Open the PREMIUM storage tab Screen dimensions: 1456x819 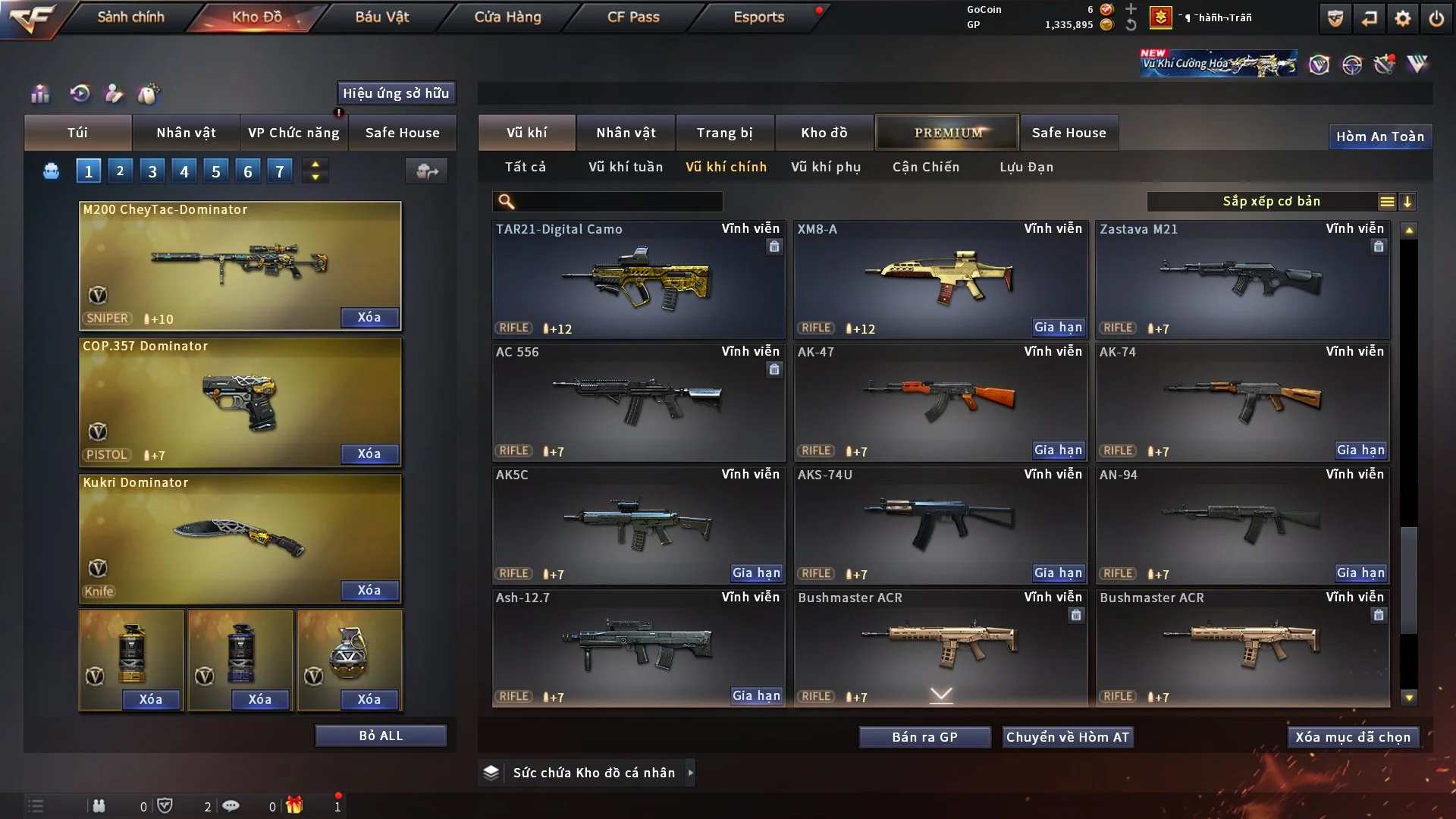pyautogui.click(x=947, y=133)
